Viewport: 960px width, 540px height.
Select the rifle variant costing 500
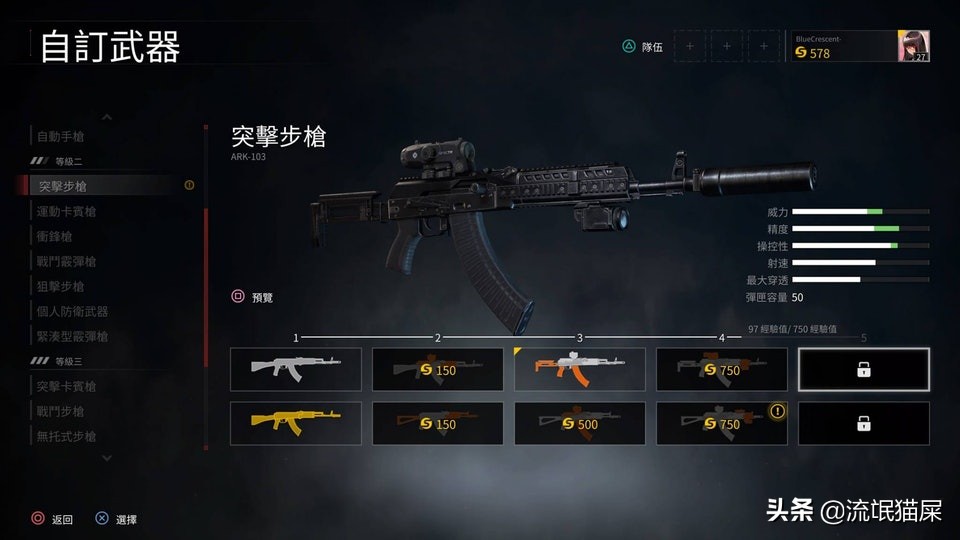(x=579, y=422)
